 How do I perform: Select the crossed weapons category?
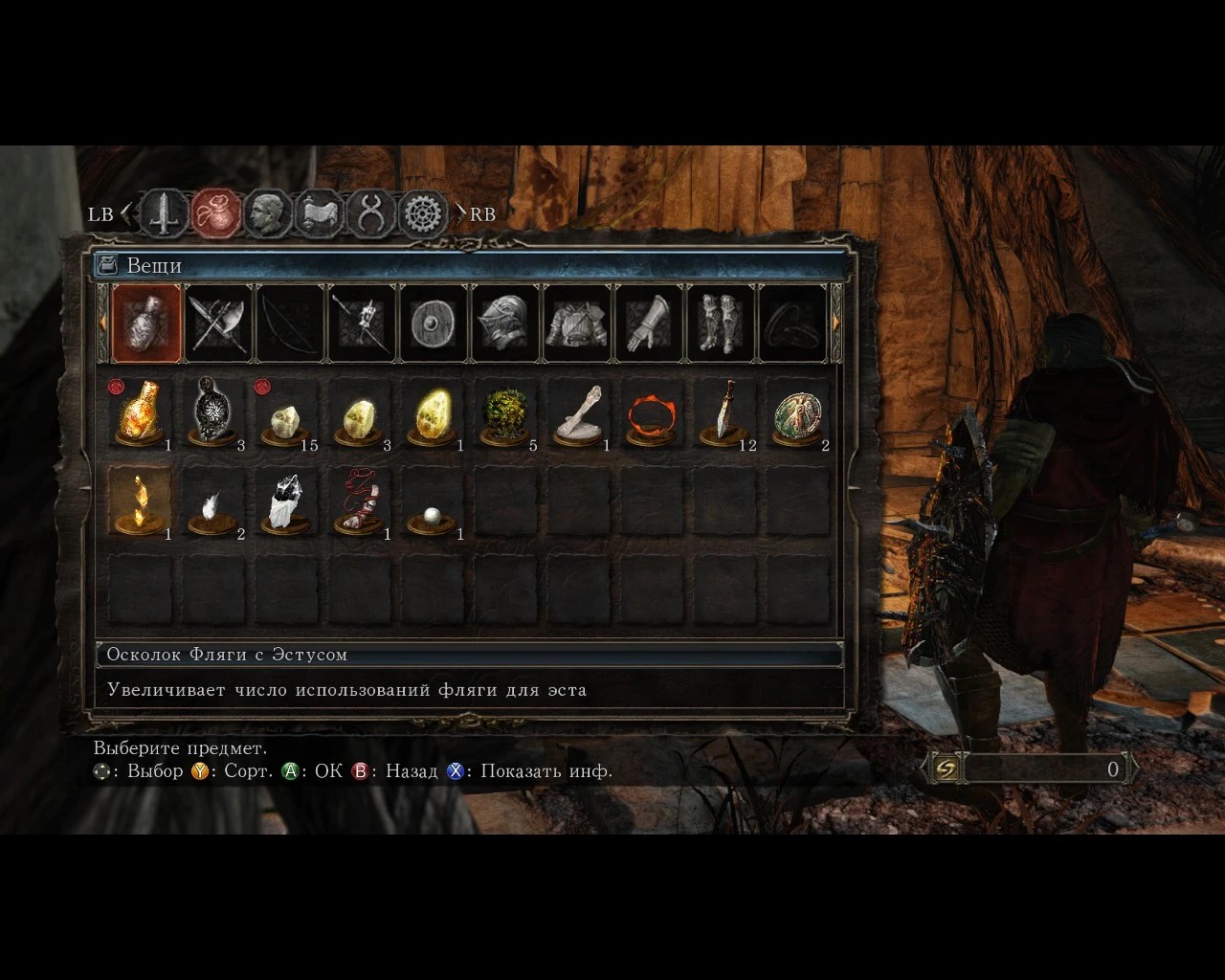(x=218, y=323)
